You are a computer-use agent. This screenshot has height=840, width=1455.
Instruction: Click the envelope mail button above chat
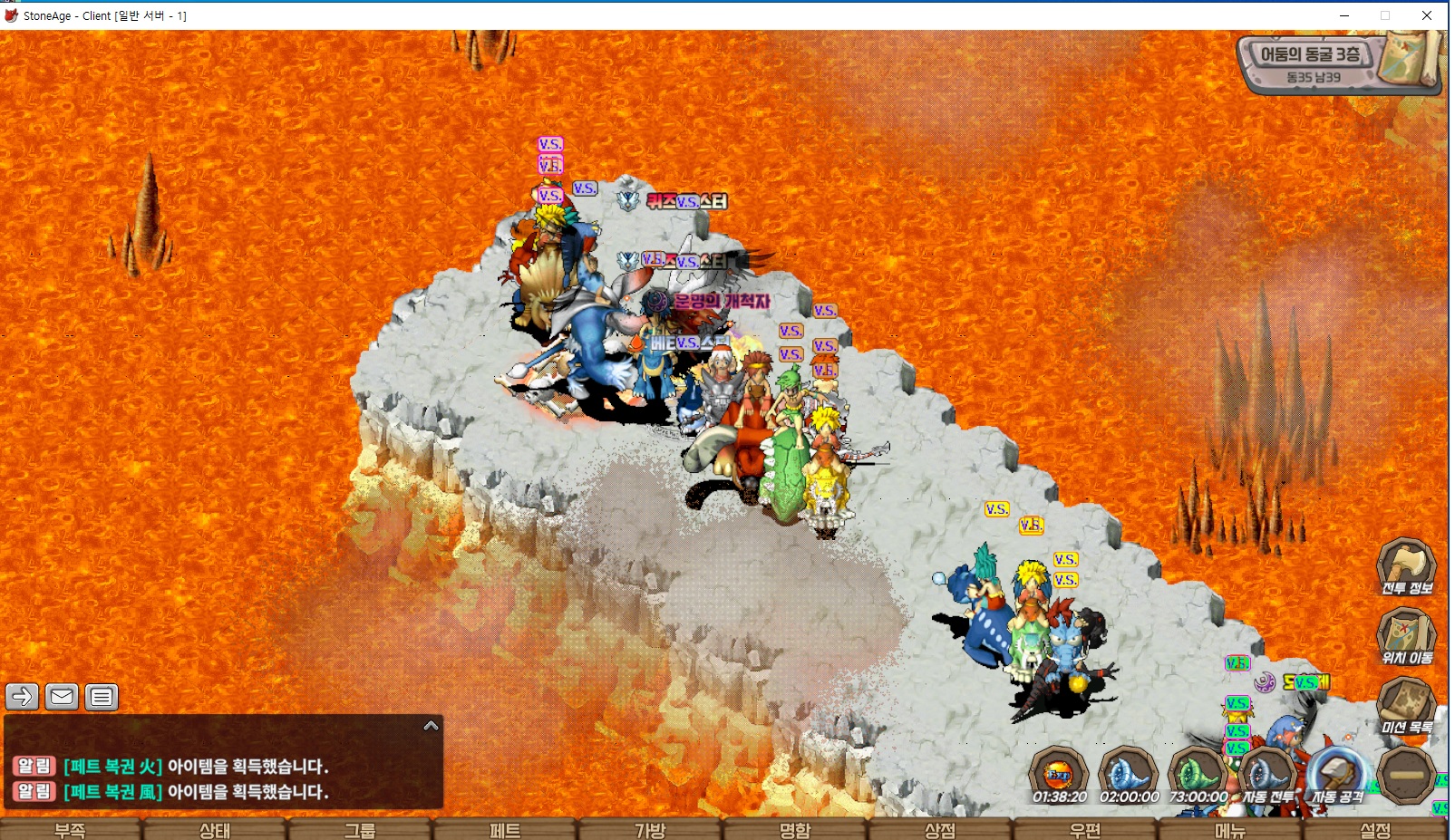(62, 696)
